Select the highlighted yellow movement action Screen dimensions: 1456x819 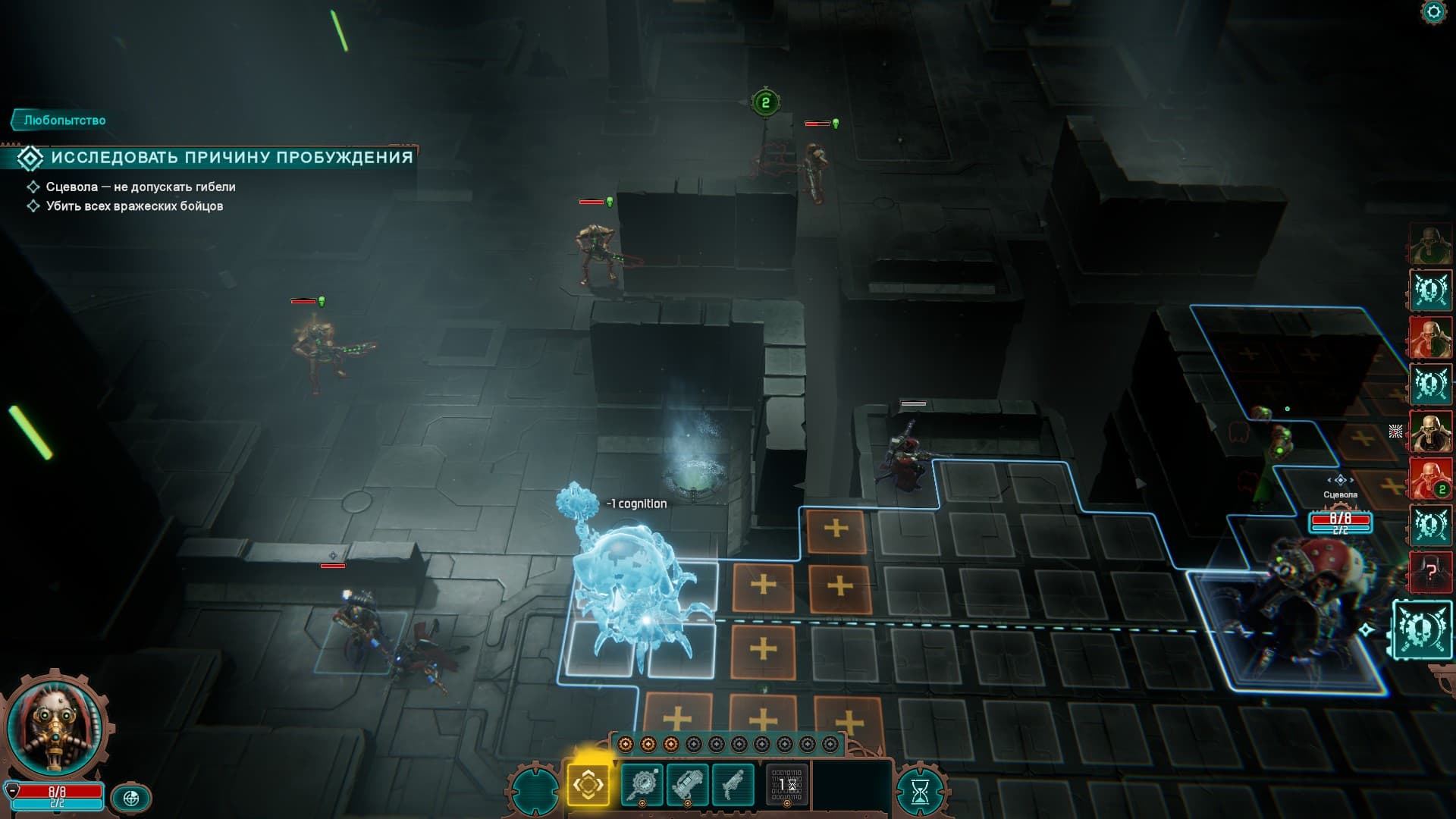click(588, 784)
